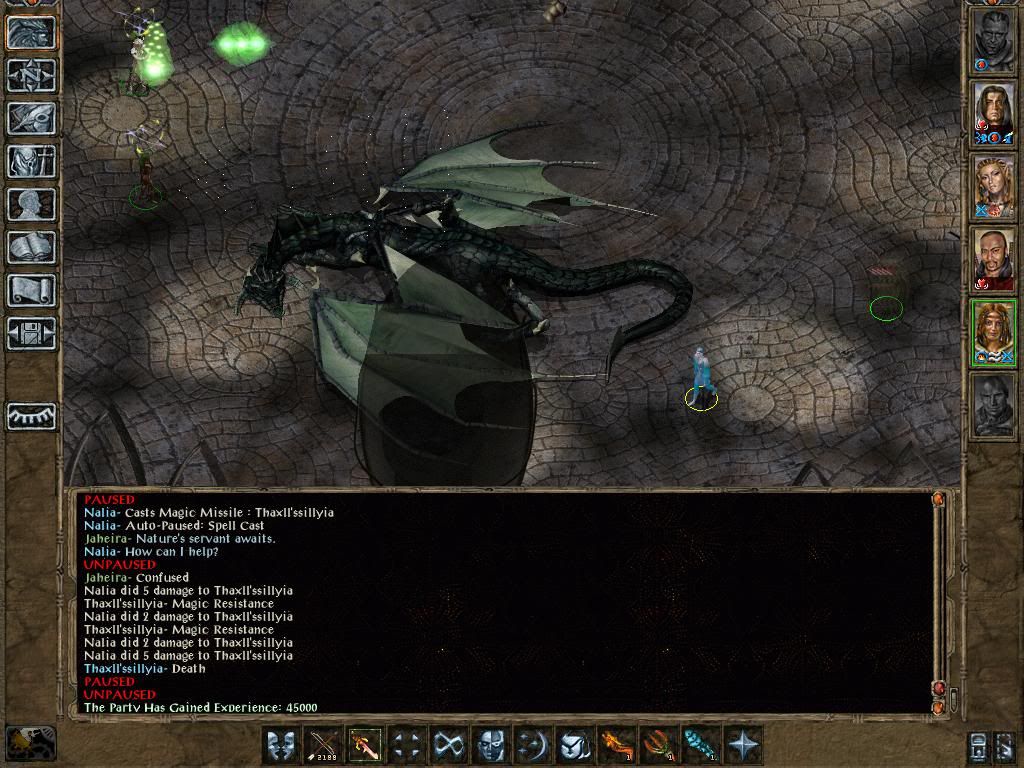Open the priest scroll spells
Image resolution: width=1024 pixels, height=768 pixels.
tap(31, 290)
